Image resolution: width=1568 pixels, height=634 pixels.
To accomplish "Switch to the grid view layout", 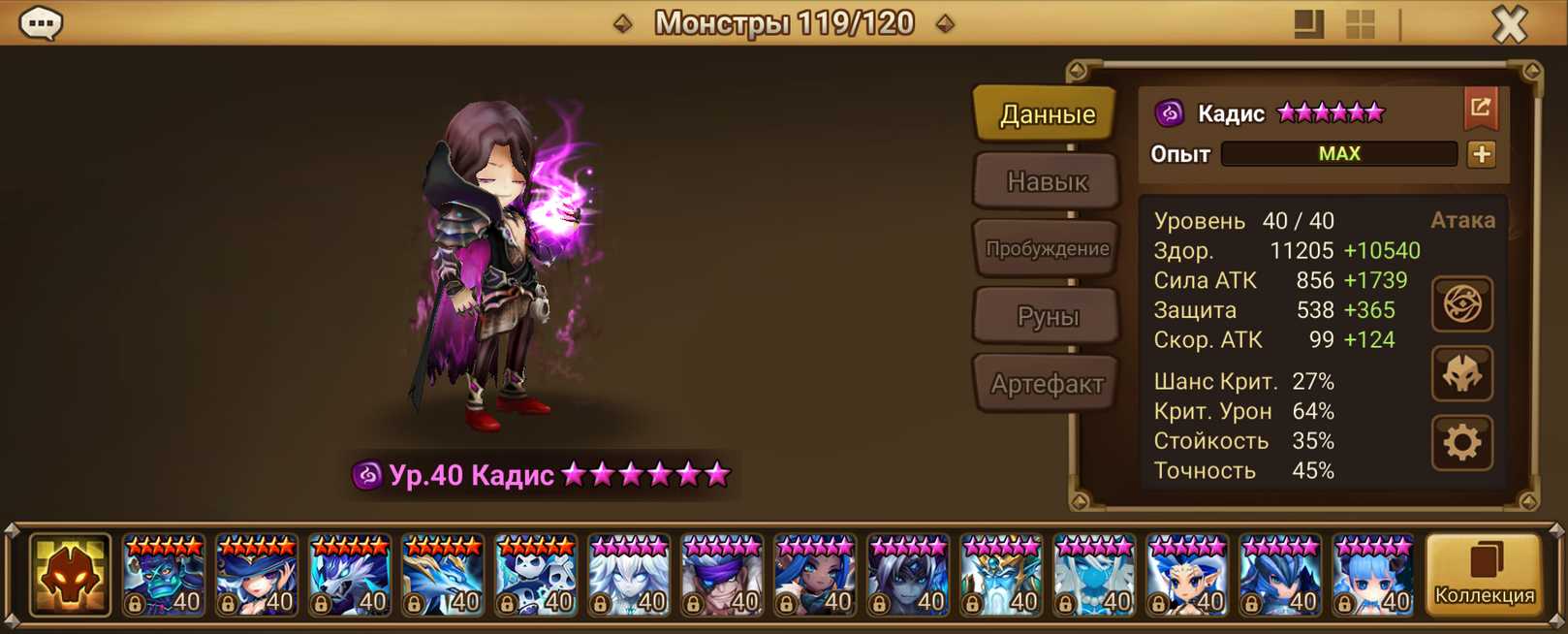I will (1361, 24).
